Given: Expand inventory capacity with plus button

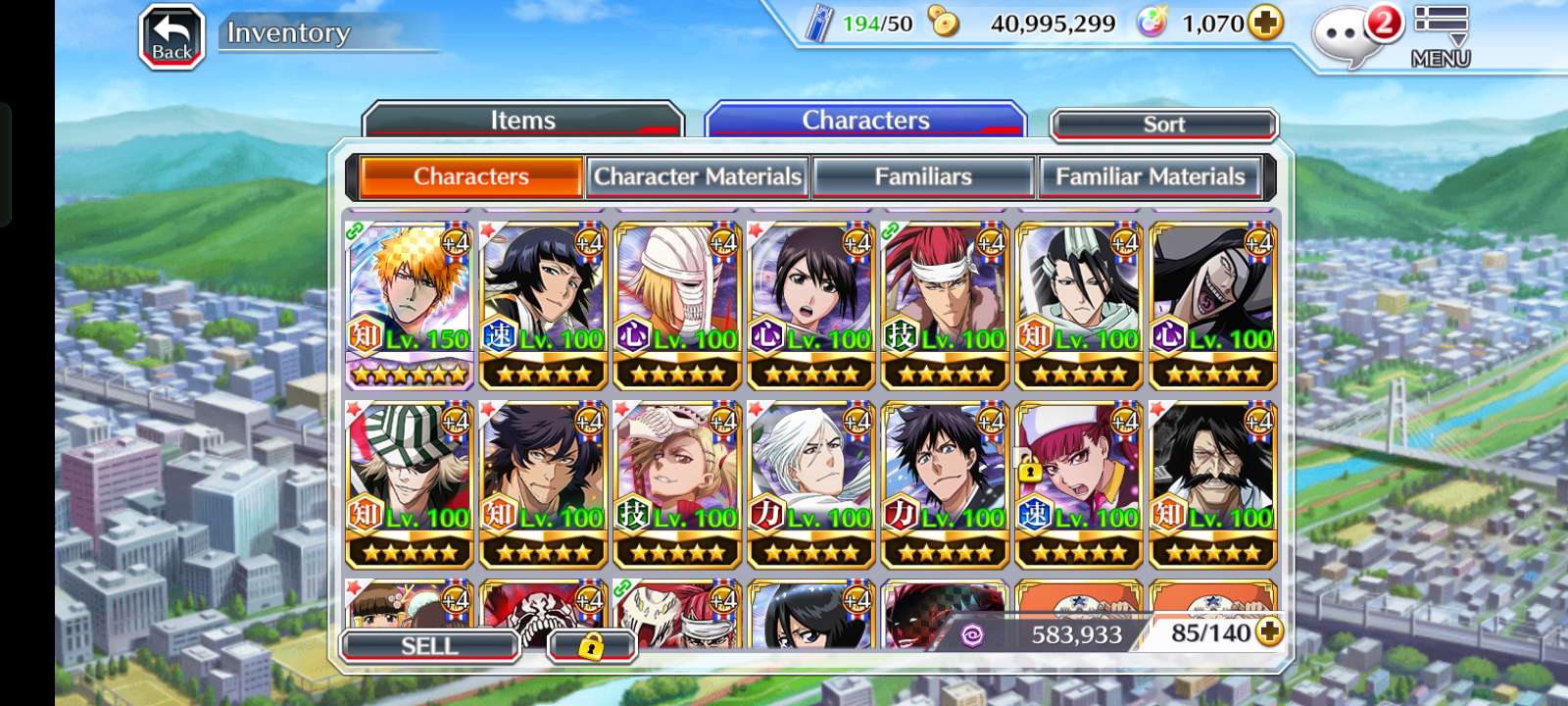Looking at the screenshot, I should 1269,632.
